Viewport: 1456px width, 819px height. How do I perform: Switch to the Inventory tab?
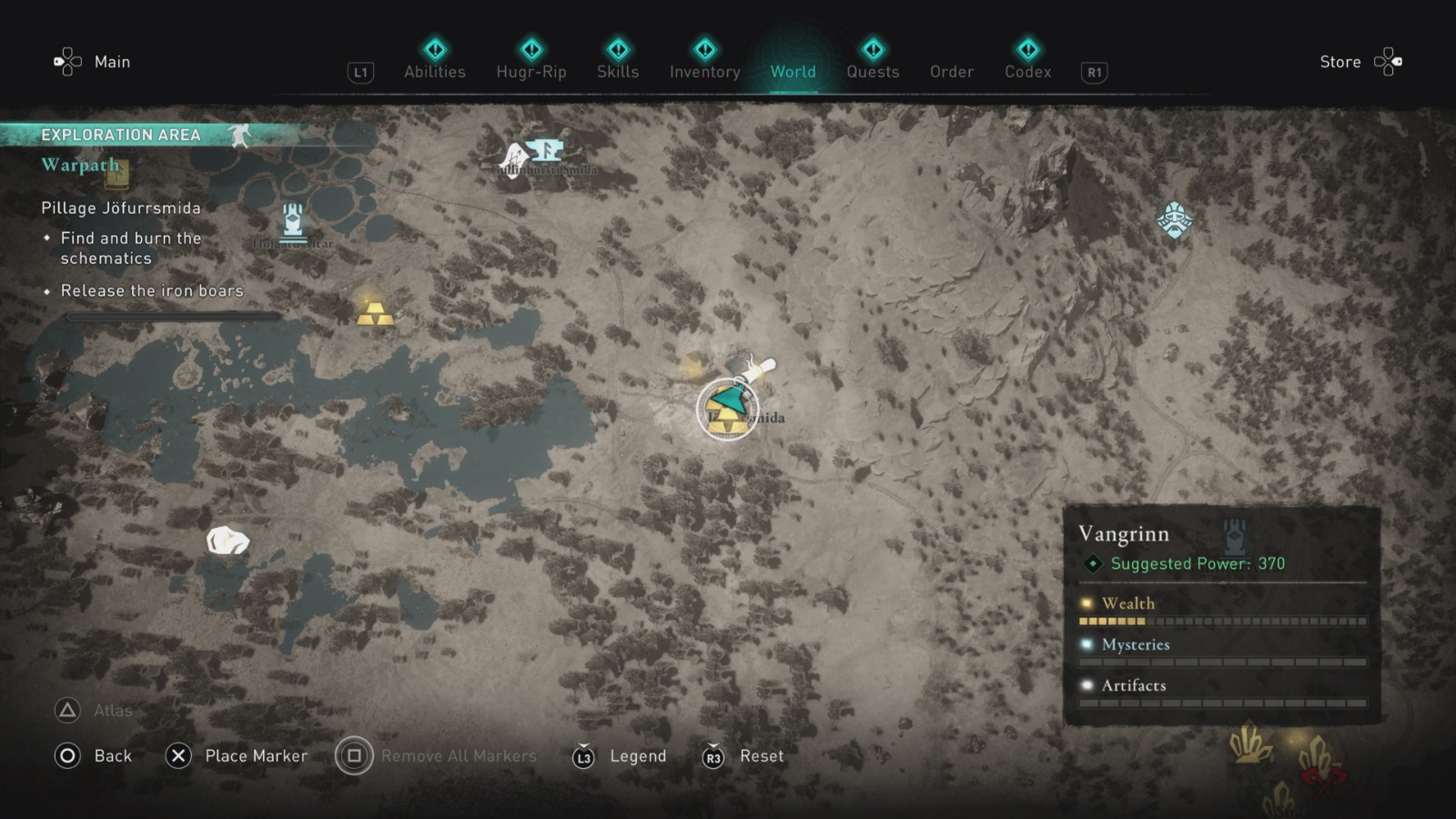click(x=704, y=72)
